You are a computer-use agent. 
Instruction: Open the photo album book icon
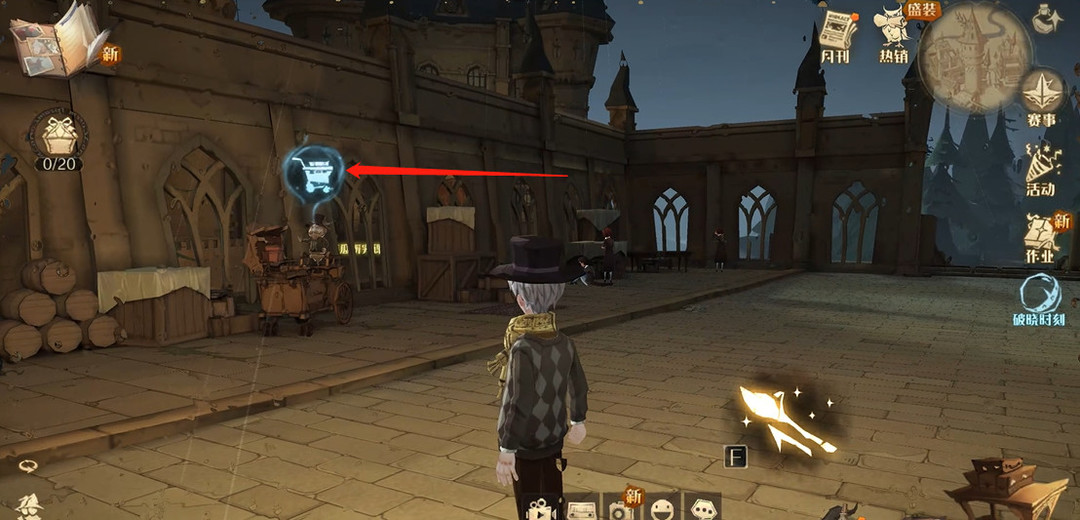(56, 42)
